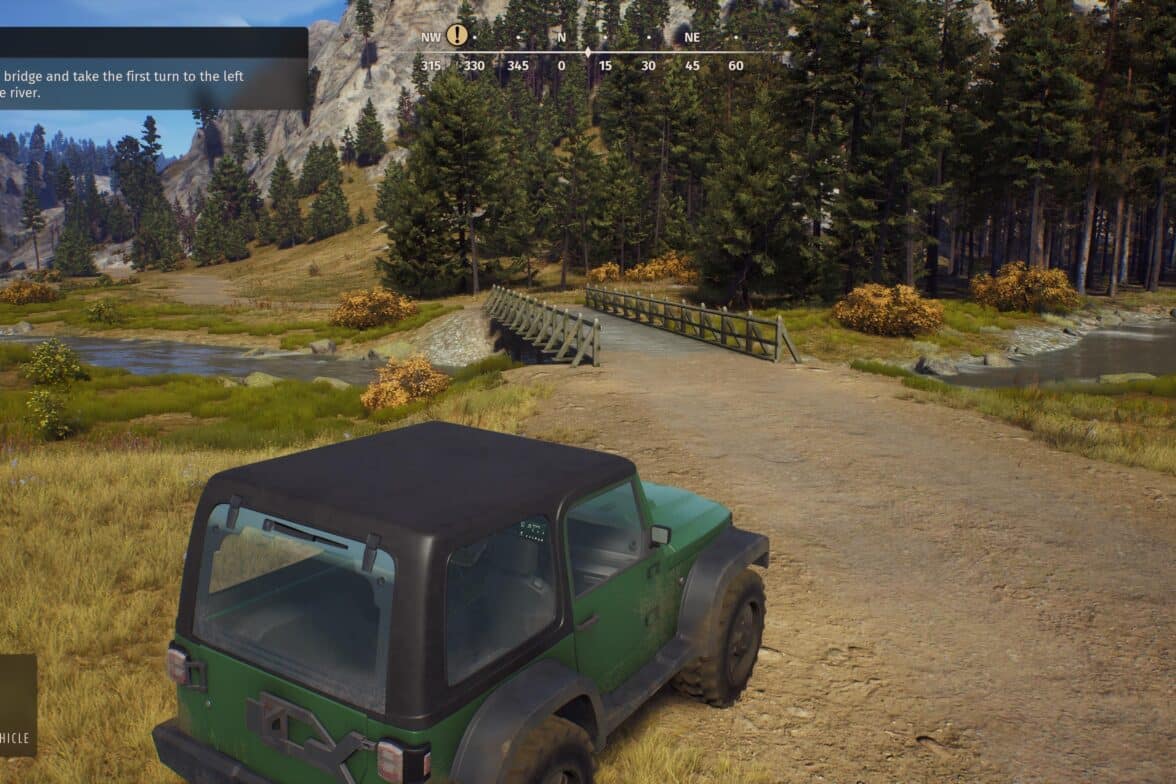Click the compass heading bar
1176x784 pixels.
(586, 52)
